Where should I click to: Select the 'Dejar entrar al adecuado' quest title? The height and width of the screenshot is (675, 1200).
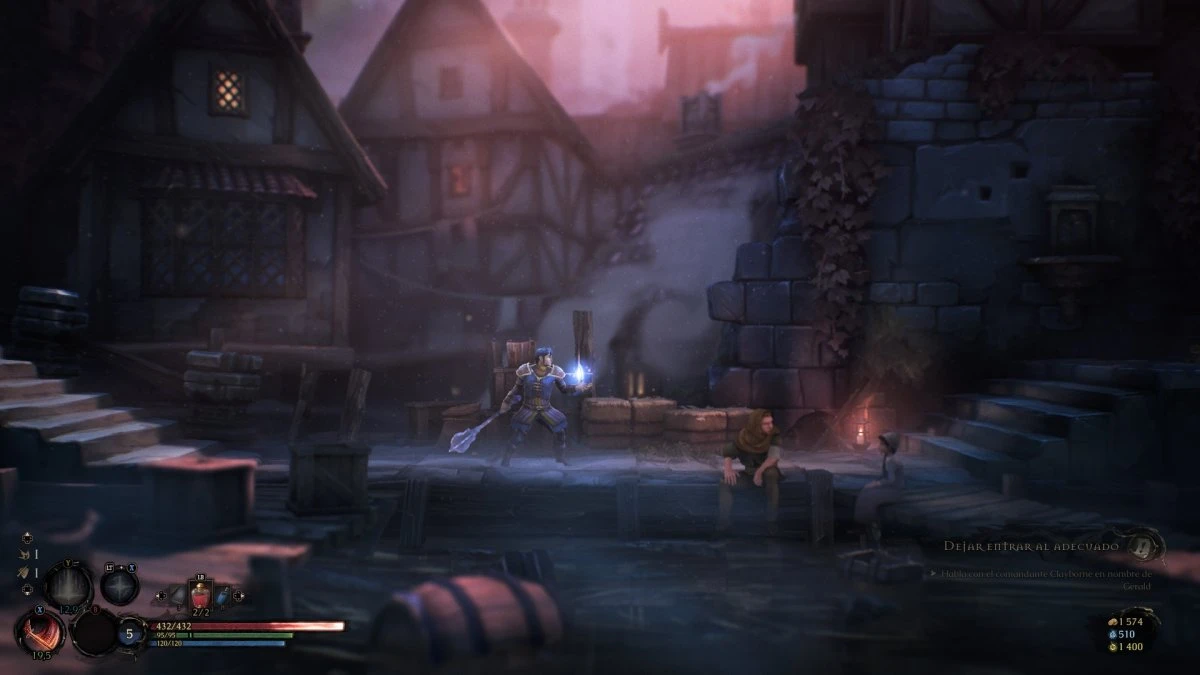coord(1034,546)
